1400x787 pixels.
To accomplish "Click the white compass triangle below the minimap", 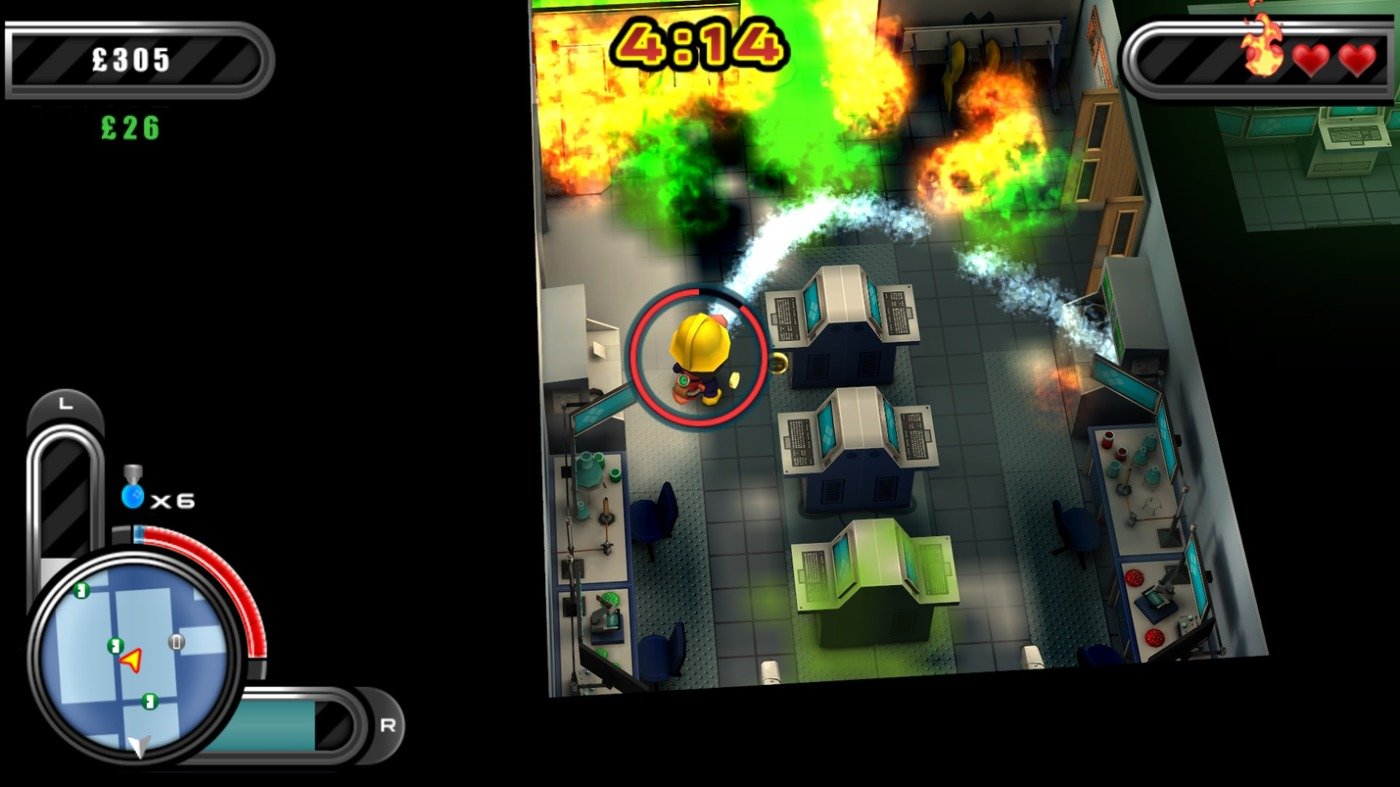I will click(x=140, y=746).
